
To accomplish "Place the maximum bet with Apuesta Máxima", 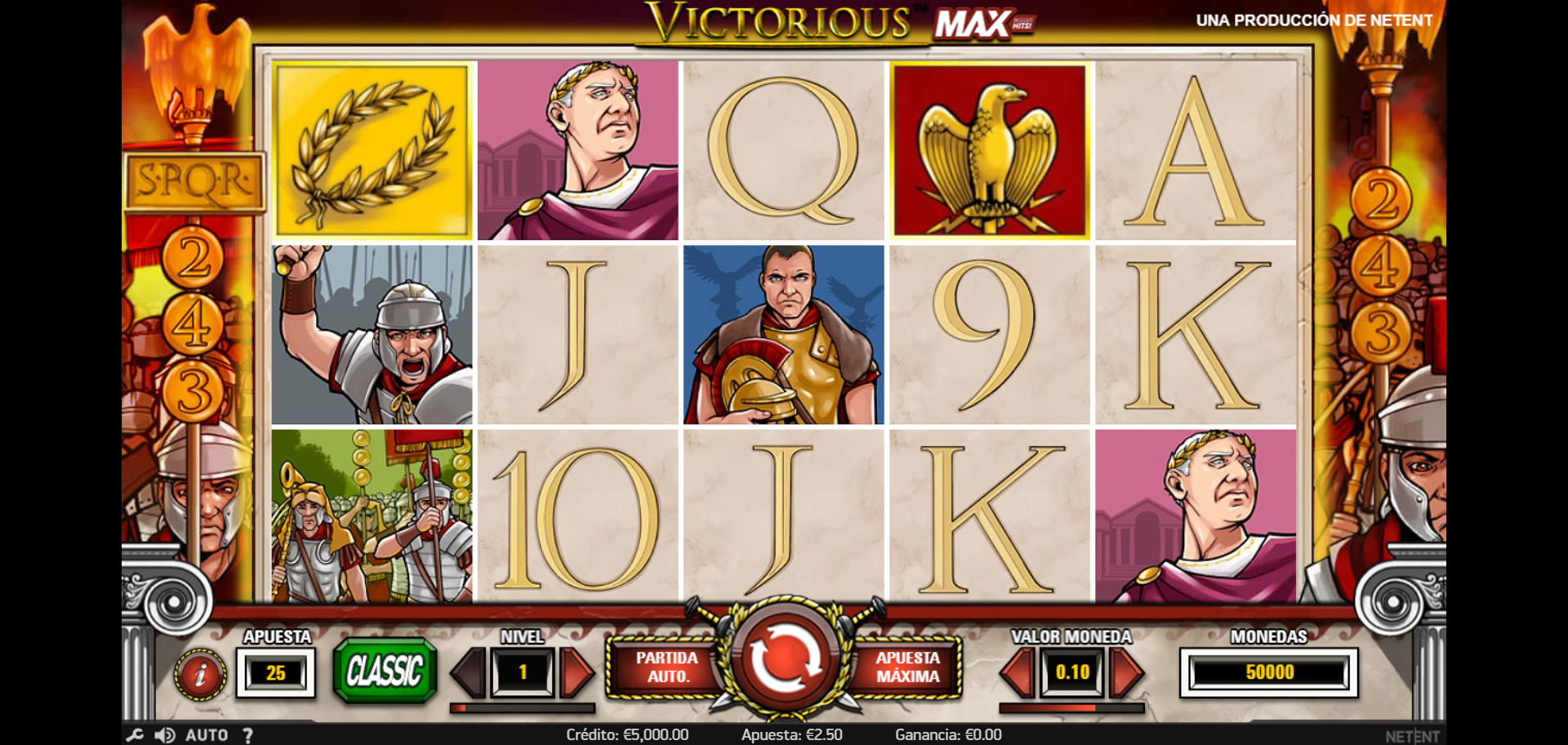I will coord(907,667).
